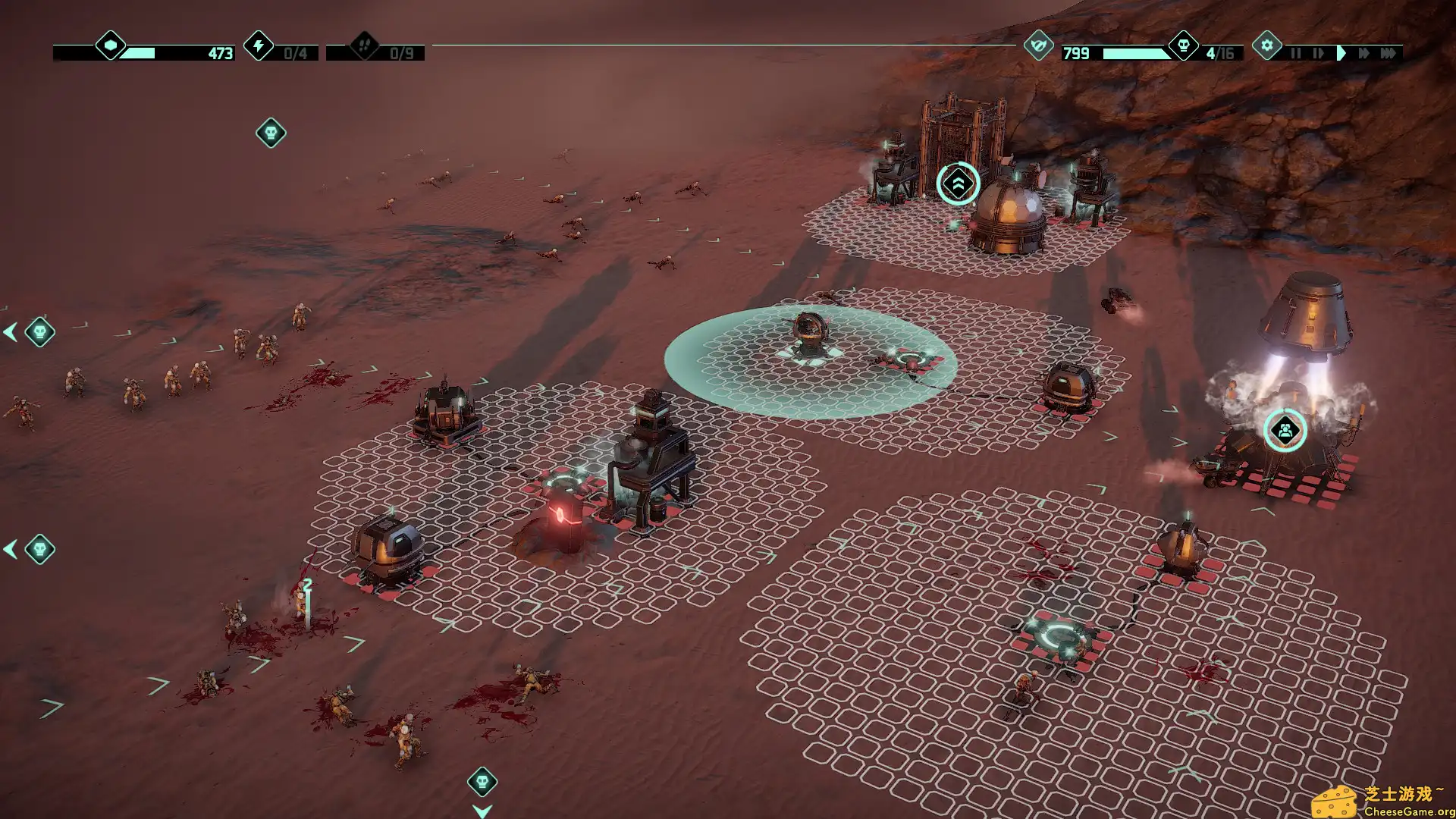Image resolution: width=1456 pixels, height=819 pixels.
Task: Enable single-step speed with the step-forward icon
Action: pos(1318,53)
